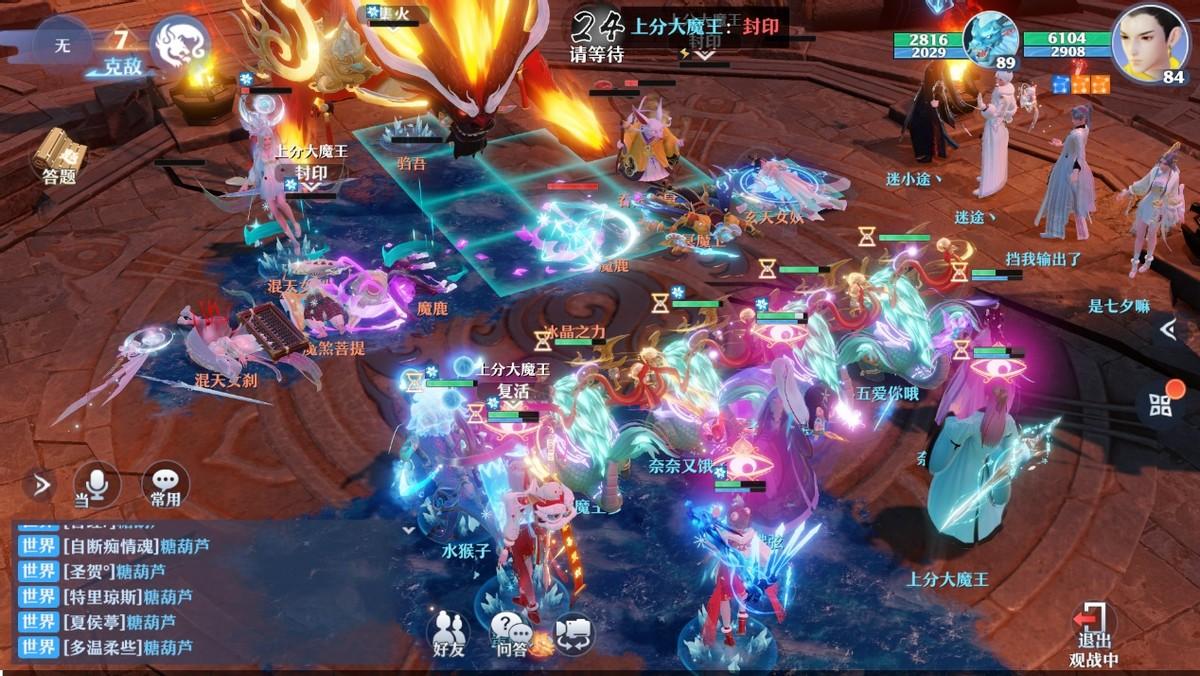Open the four-square grid menu icon
This screenshot has height=676, width=1200.
tap(1161, 405)
